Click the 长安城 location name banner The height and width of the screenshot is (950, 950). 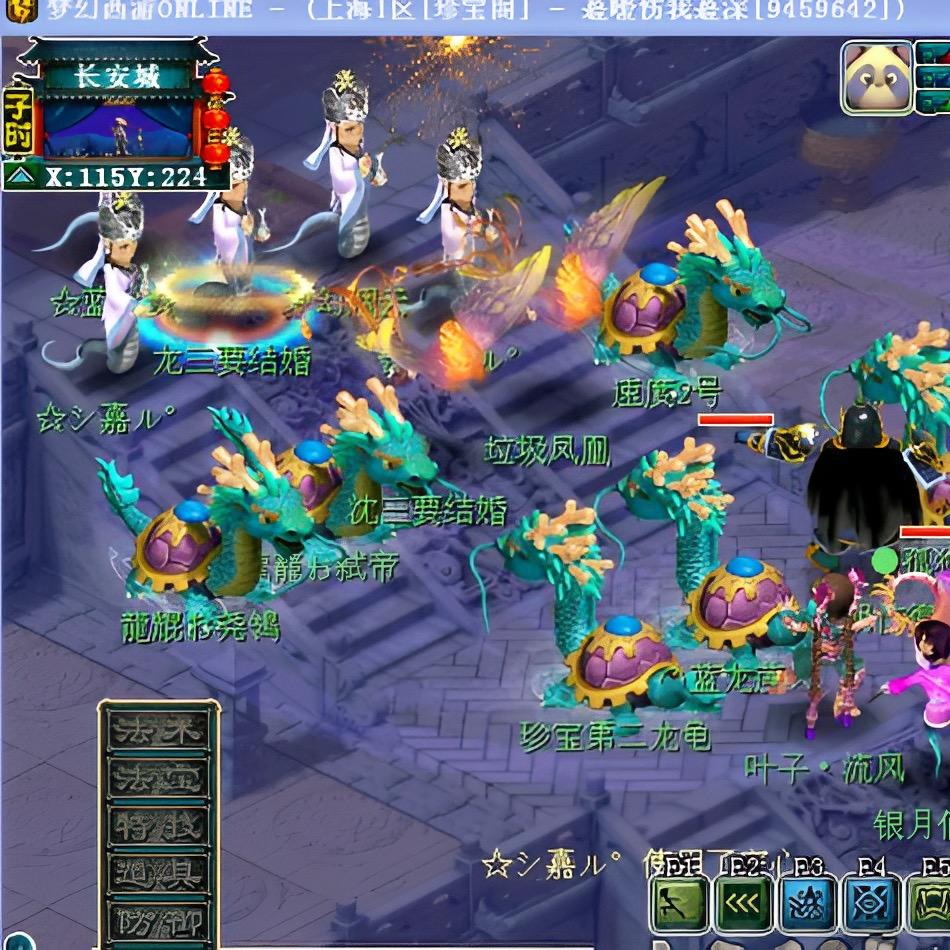(x=118, y=76)
